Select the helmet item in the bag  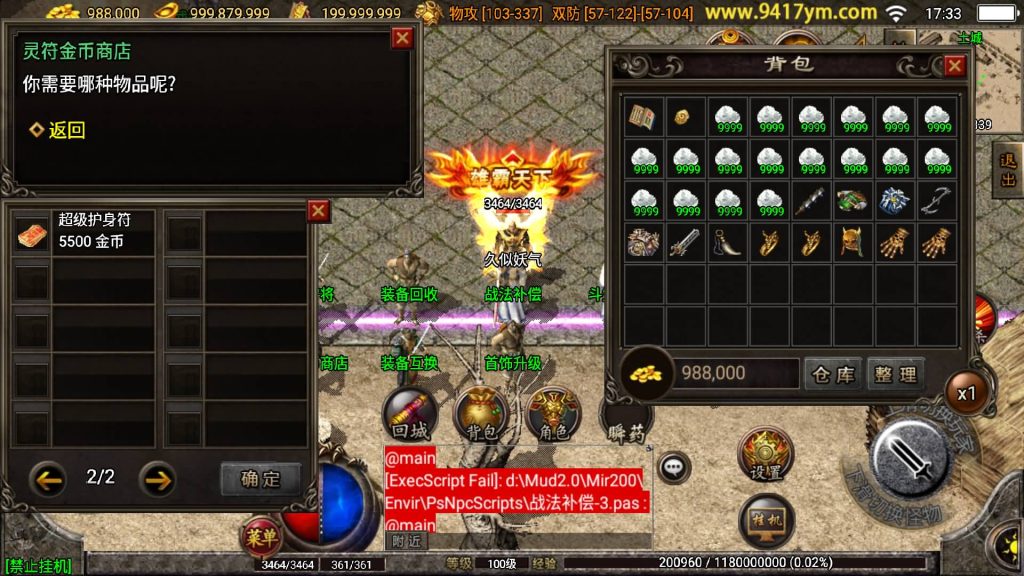852,241
